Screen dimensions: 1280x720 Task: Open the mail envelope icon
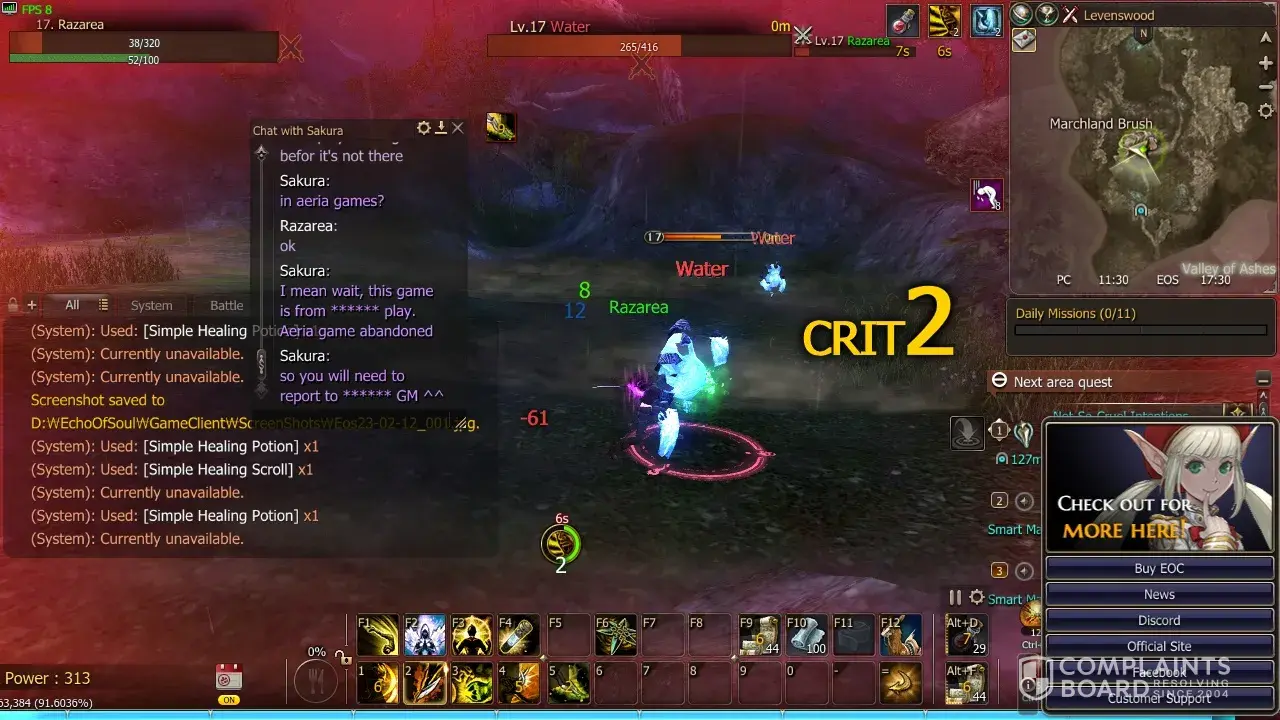(1024, 40)
